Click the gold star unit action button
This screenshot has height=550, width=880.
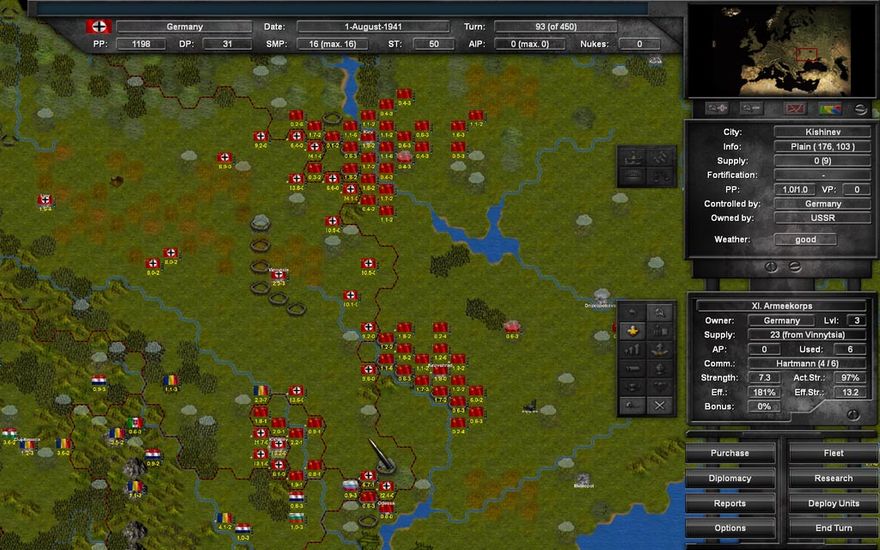[631, 330]
